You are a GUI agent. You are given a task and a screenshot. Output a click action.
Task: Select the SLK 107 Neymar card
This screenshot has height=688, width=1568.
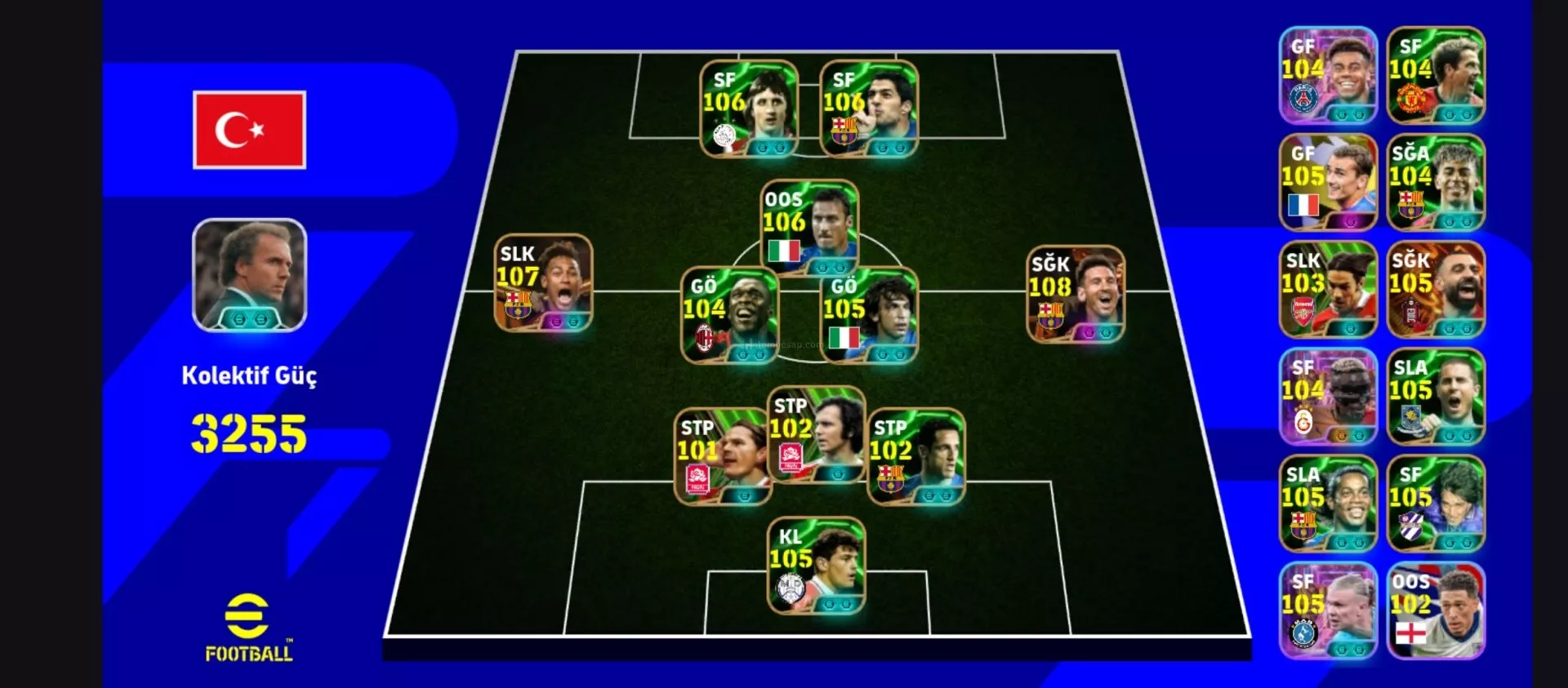(x=543, y=283)
